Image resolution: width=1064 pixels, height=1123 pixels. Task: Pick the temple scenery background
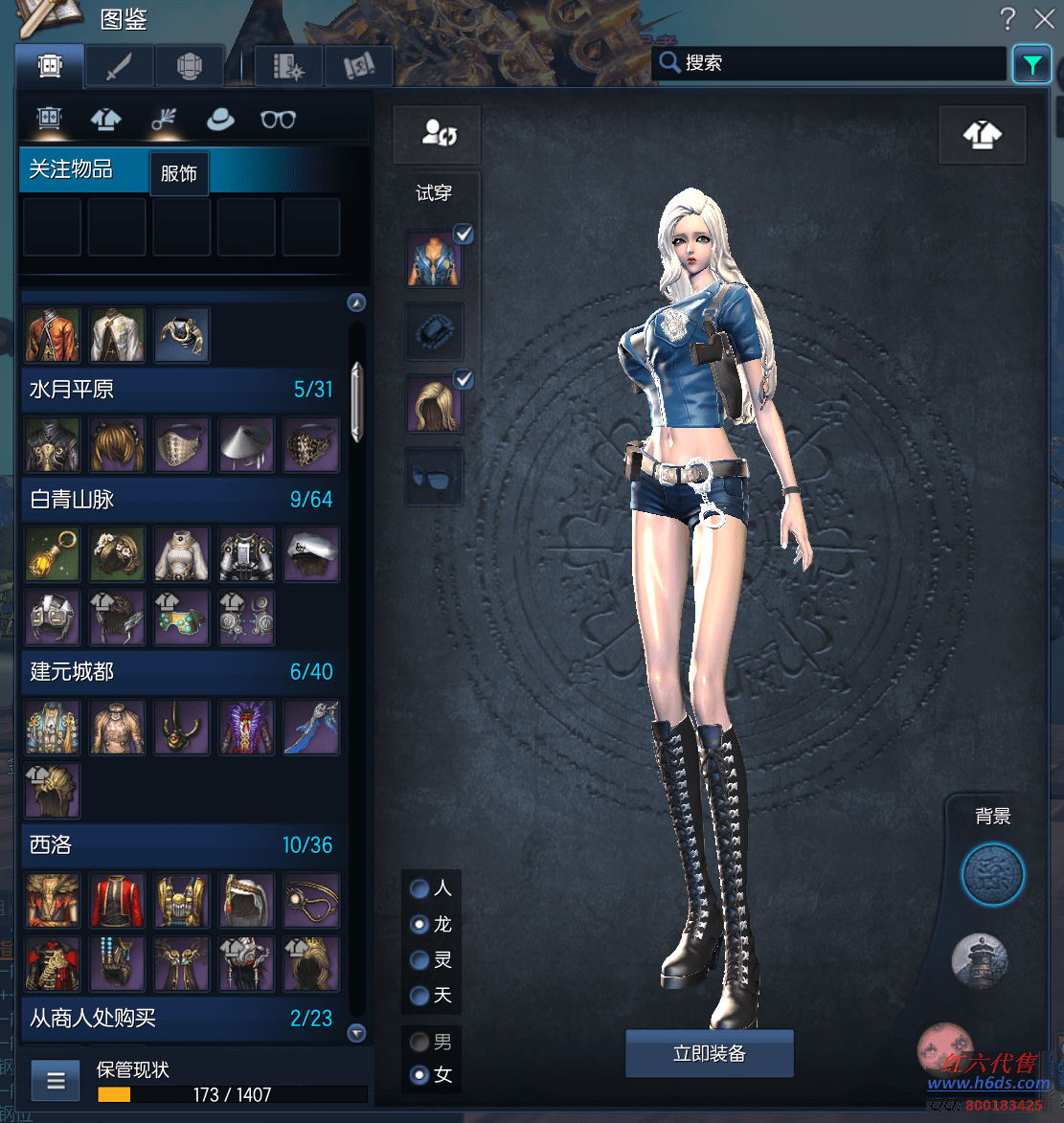[x=980, y=960]
